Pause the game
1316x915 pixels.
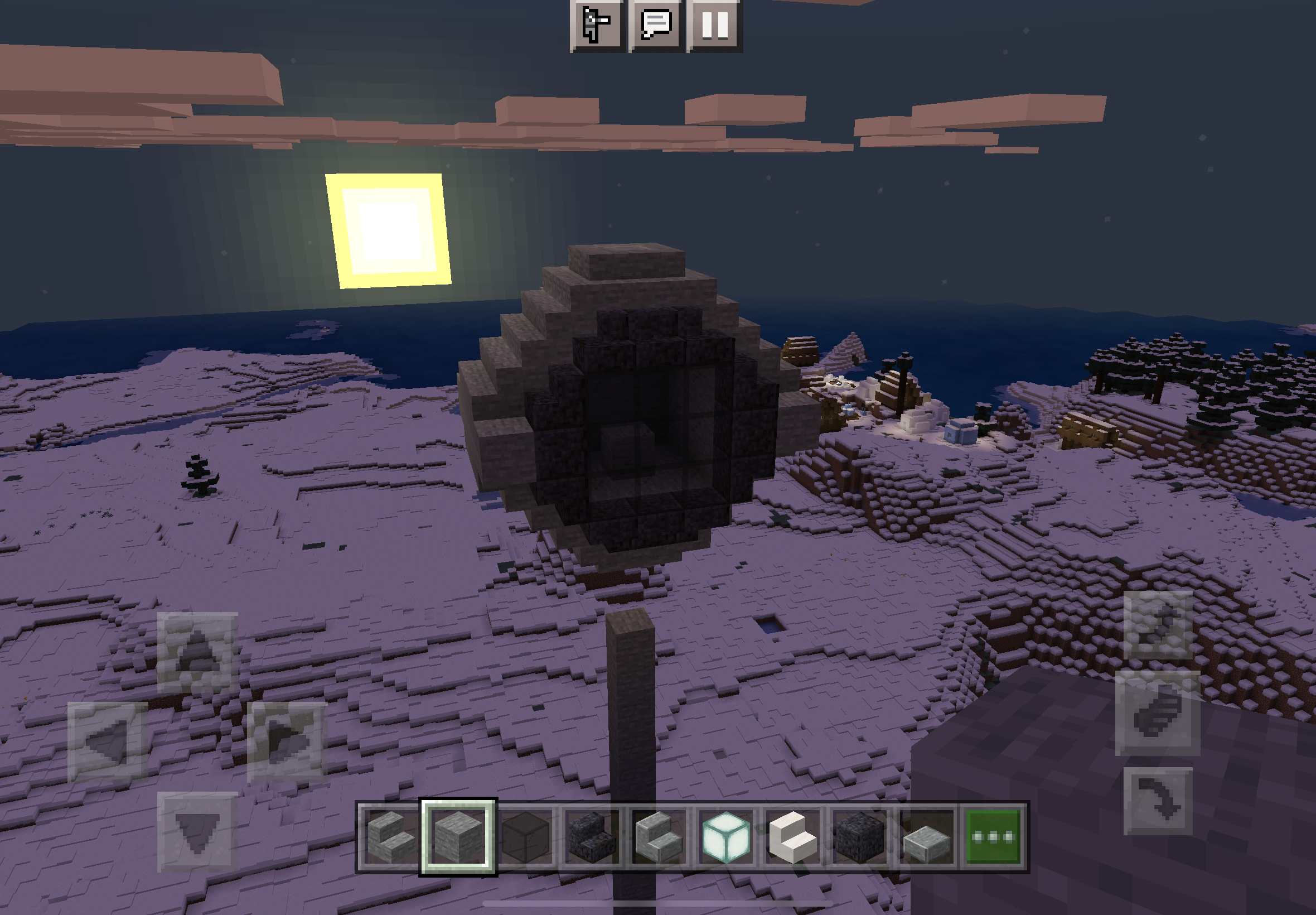pos(714,24)
